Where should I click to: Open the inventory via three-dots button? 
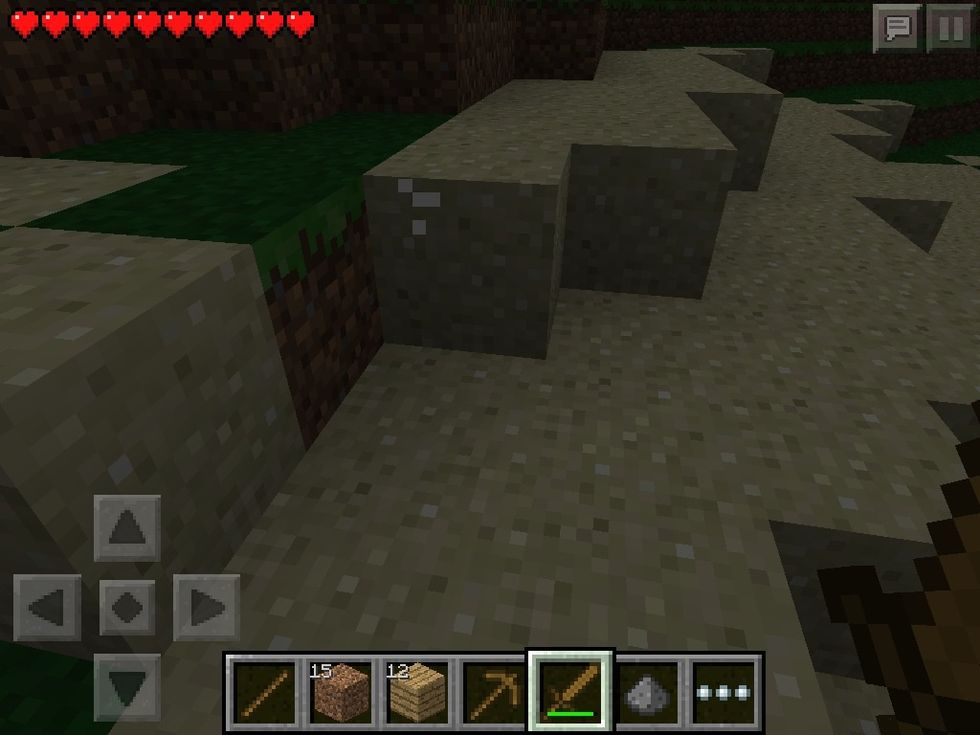725,691
